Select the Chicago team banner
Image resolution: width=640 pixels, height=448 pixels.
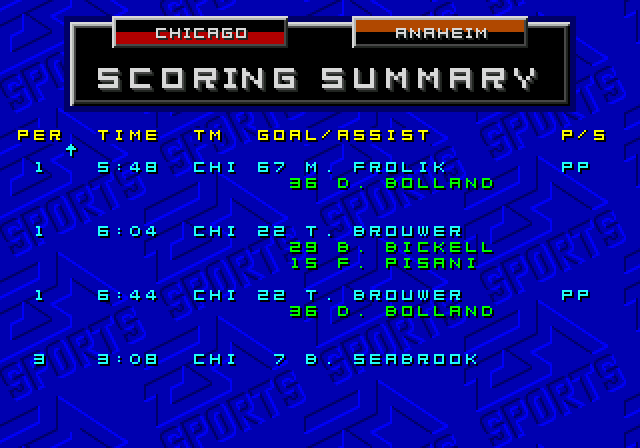tap(200, 33)
